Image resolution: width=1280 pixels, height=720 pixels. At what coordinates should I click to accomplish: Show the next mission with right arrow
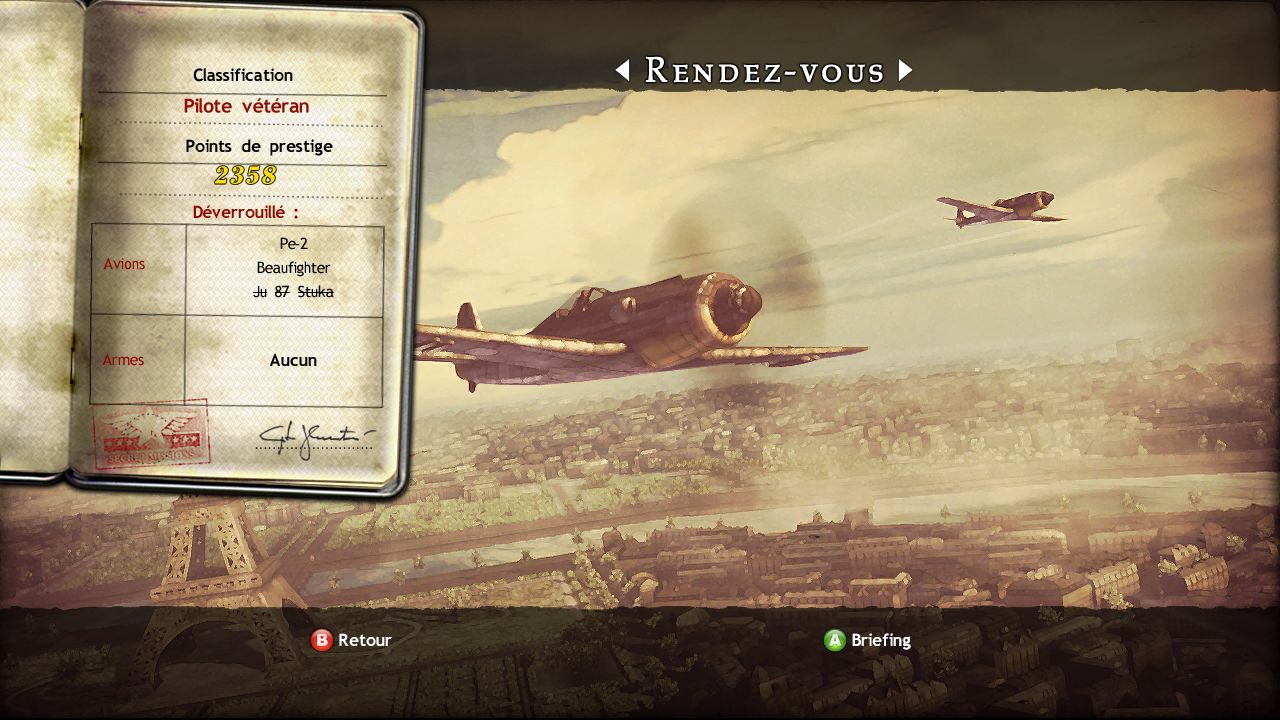(x=905, y=70)
